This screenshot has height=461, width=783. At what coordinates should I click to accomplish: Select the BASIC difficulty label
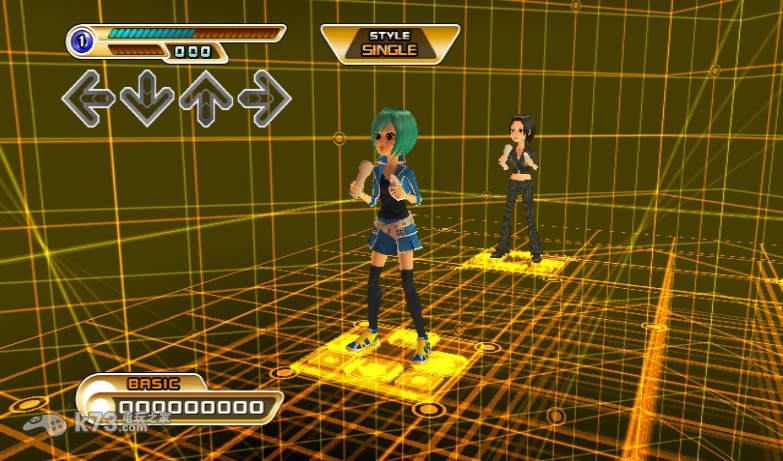pyautogui.click(x=153, y=383)
